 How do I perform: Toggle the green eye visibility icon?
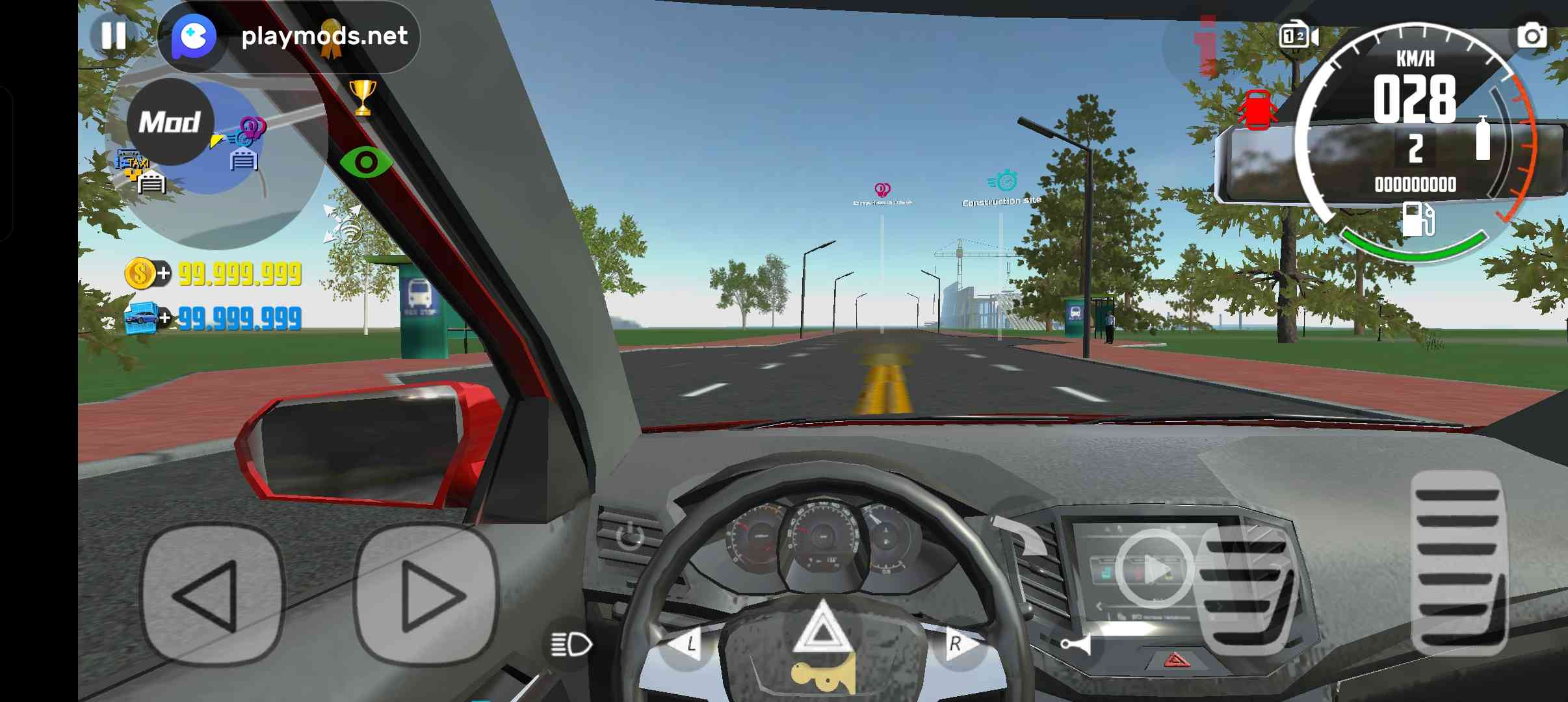366,162
